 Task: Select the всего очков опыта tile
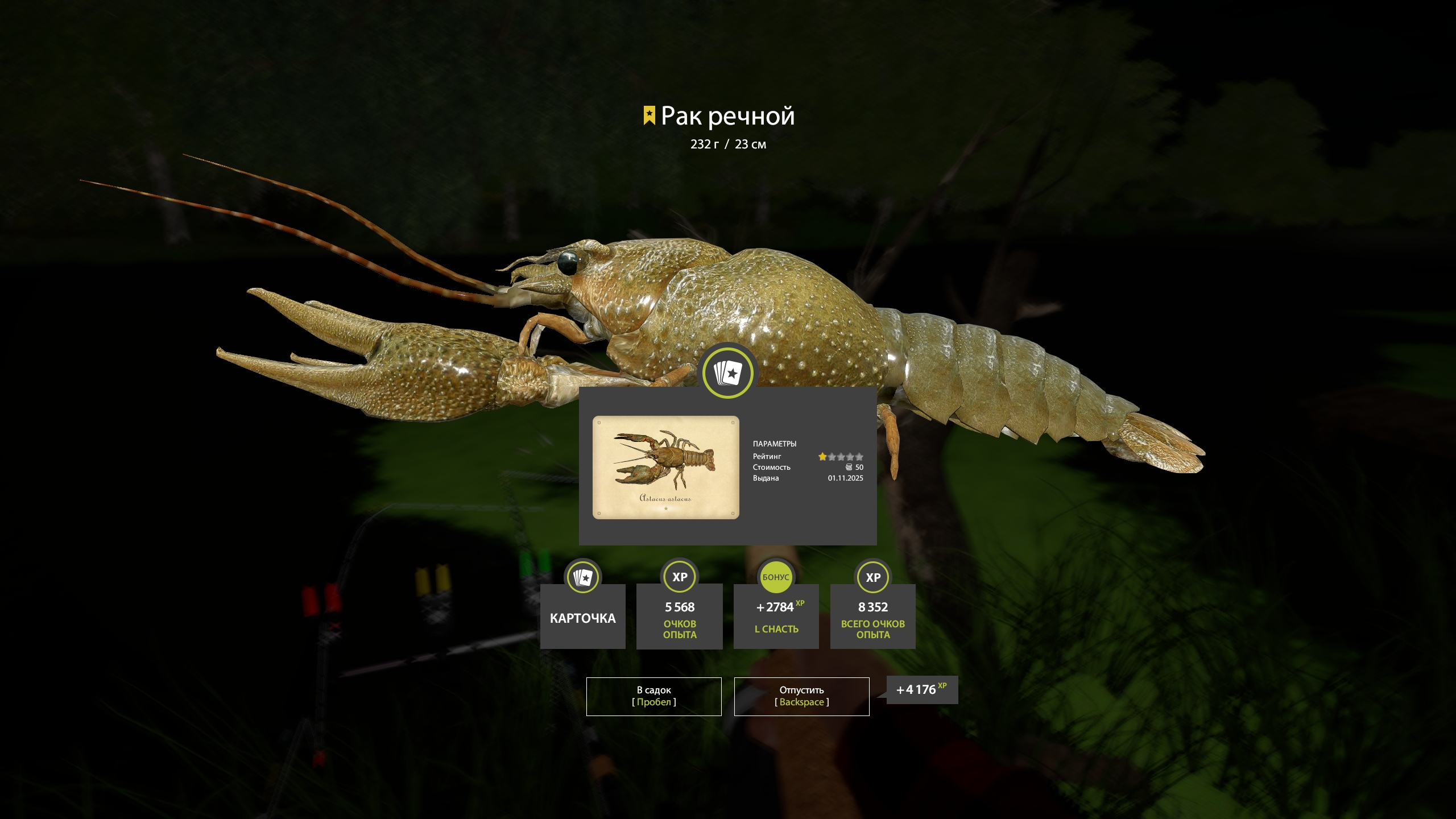872,616
